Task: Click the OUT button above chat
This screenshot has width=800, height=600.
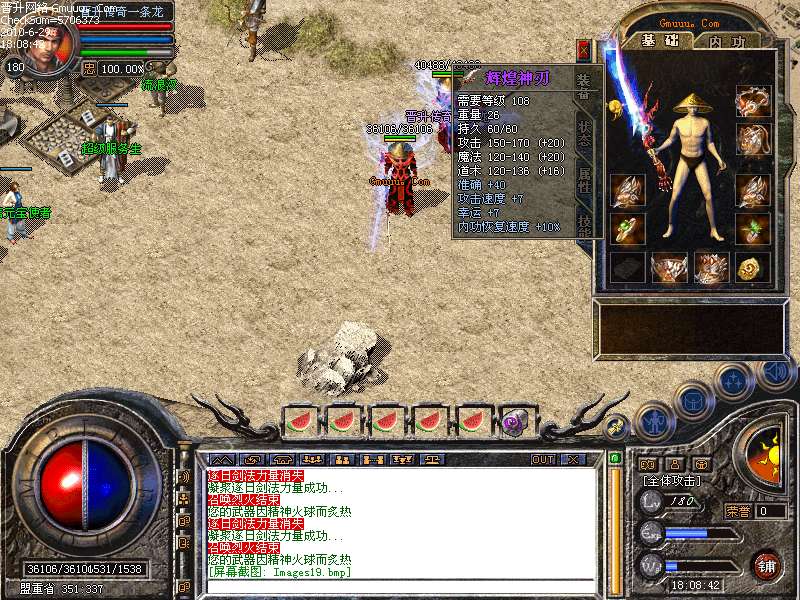Action: coord(543,460)
